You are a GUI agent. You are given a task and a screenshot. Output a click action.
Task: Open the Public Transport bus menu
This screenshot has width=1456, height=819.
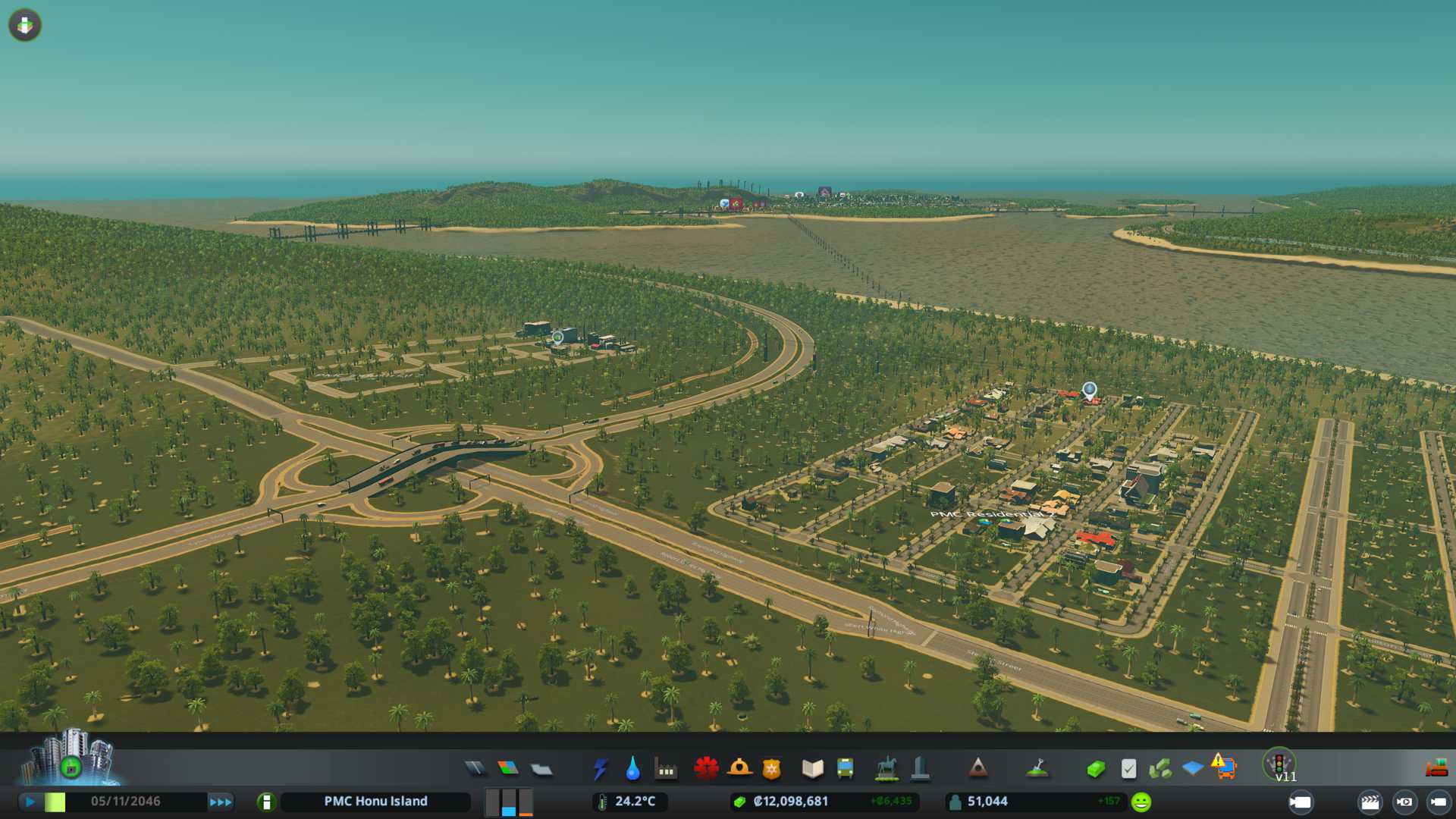(846, 769)
